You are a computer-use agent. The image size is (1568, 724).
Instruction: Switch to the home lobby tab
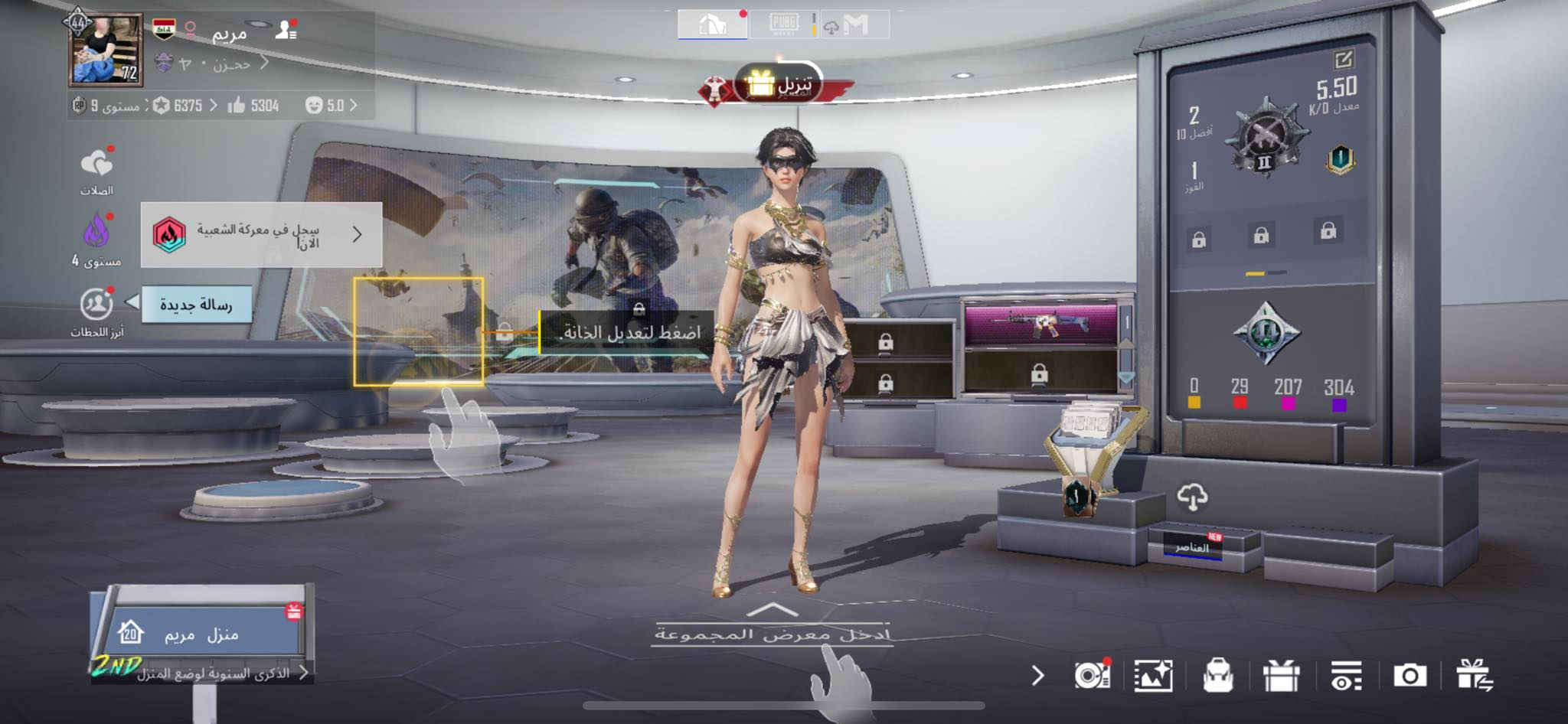pos(712,24)
